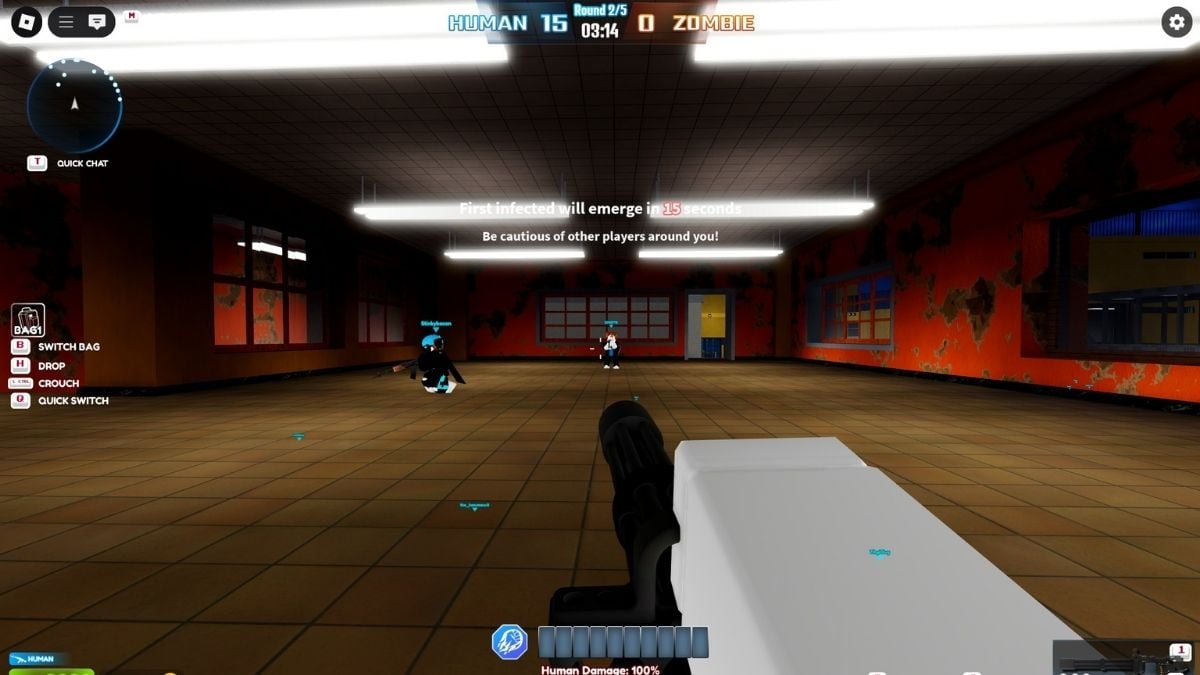The image size is (1200, 675).
Task: Open the Roblox logo menu
Action: (26, 21)
